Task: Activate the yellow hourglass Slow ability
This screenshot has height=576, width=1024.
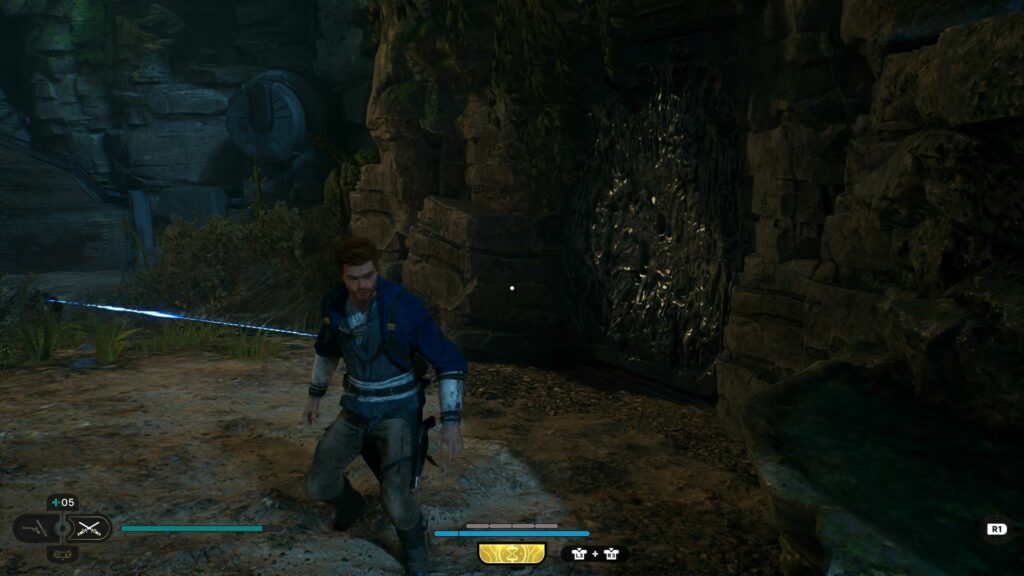Action: coord(512,553)
